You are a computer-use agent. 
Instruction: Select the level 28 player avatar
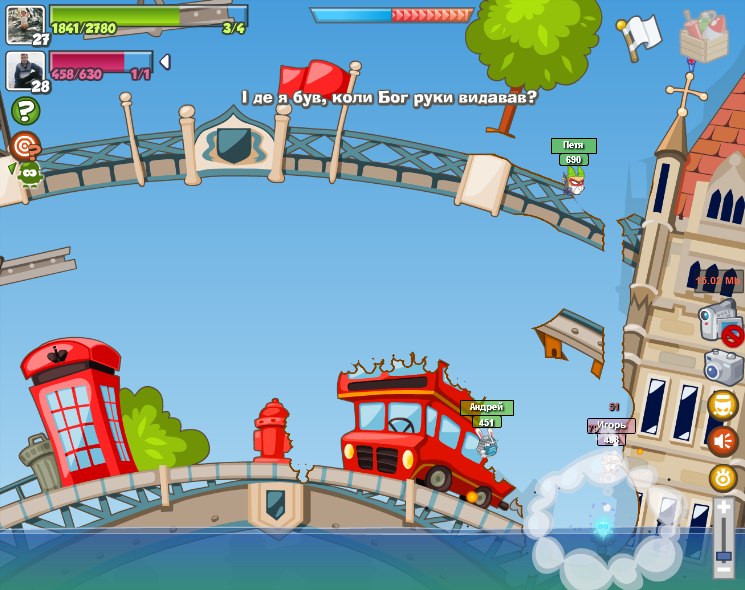tap(25, 70)
